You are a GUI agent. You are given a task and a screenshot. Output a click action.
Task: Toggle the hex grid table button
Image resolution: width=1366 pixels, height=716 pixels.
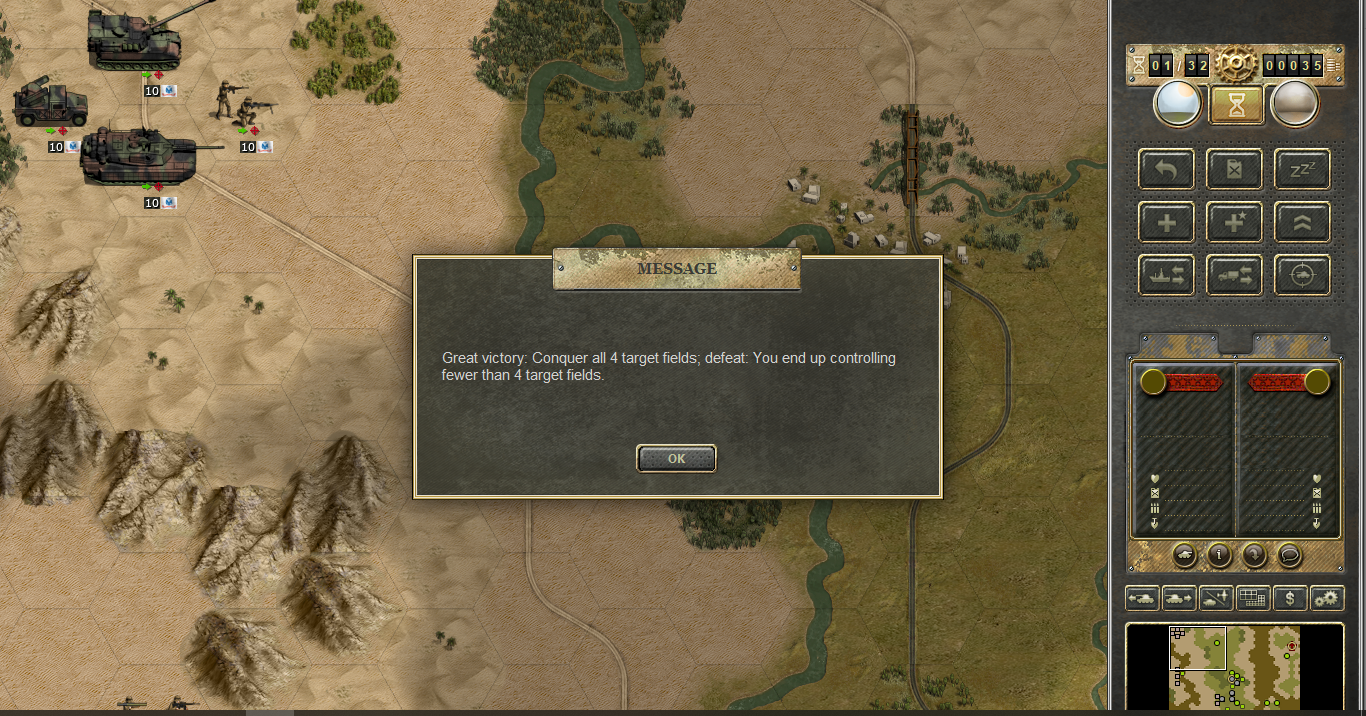pos(1253,598)
